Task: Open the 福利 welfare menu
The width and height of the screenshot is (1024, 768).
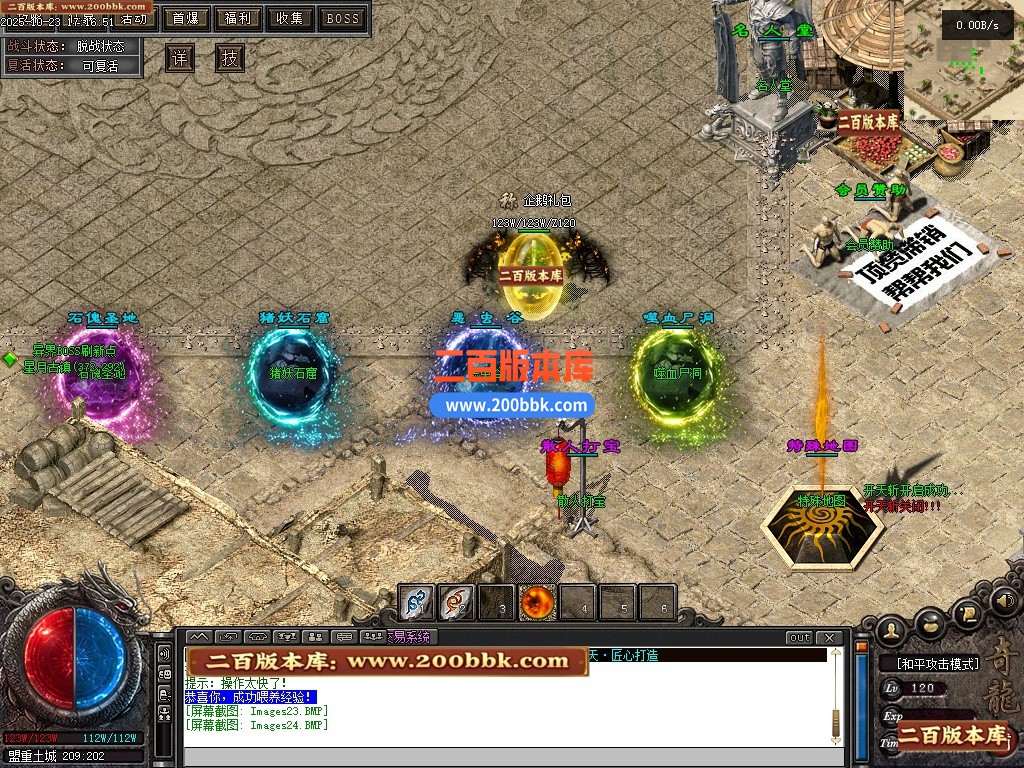Action: click(x=238, y=18)
